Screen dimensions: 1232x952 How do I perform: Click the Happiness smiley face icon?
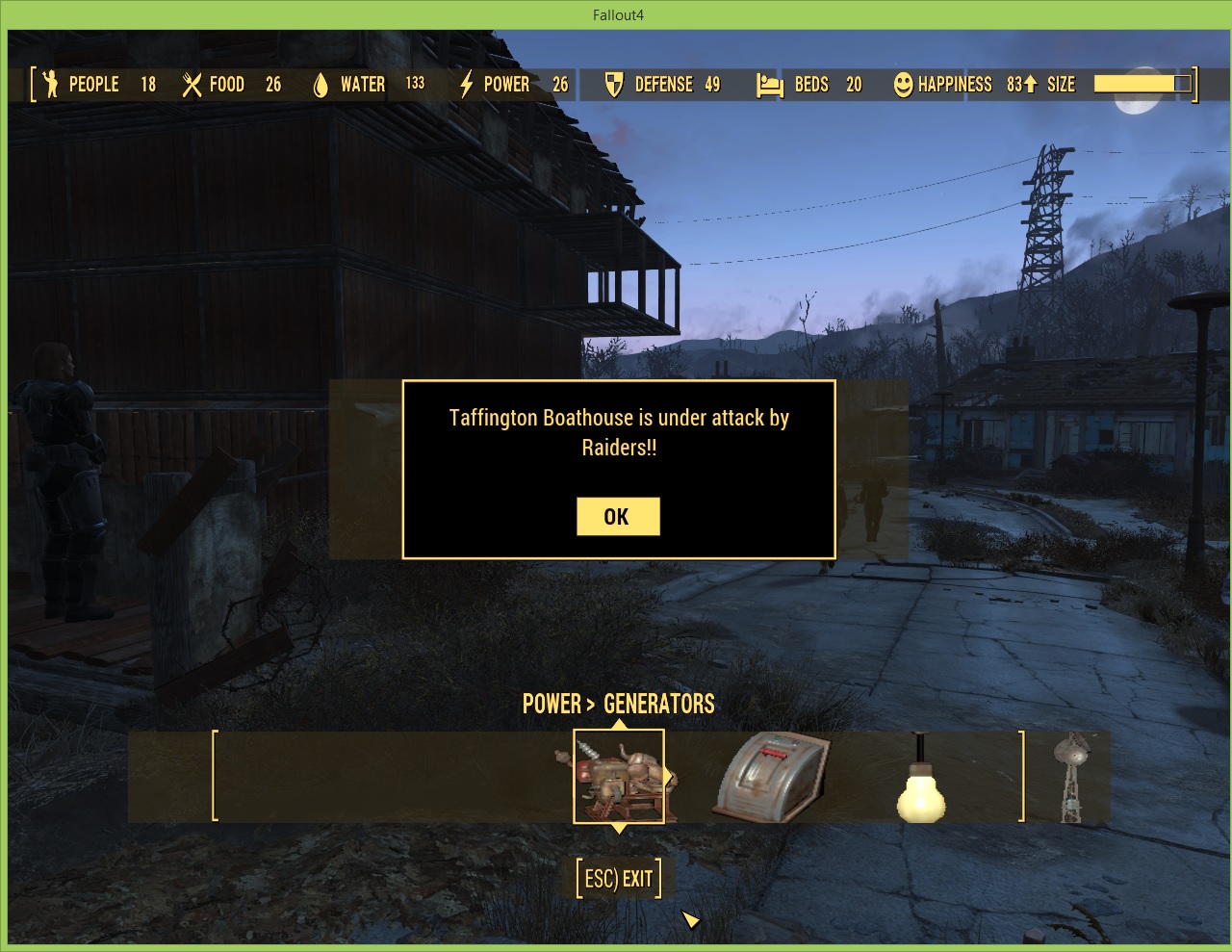coord(901,85)
